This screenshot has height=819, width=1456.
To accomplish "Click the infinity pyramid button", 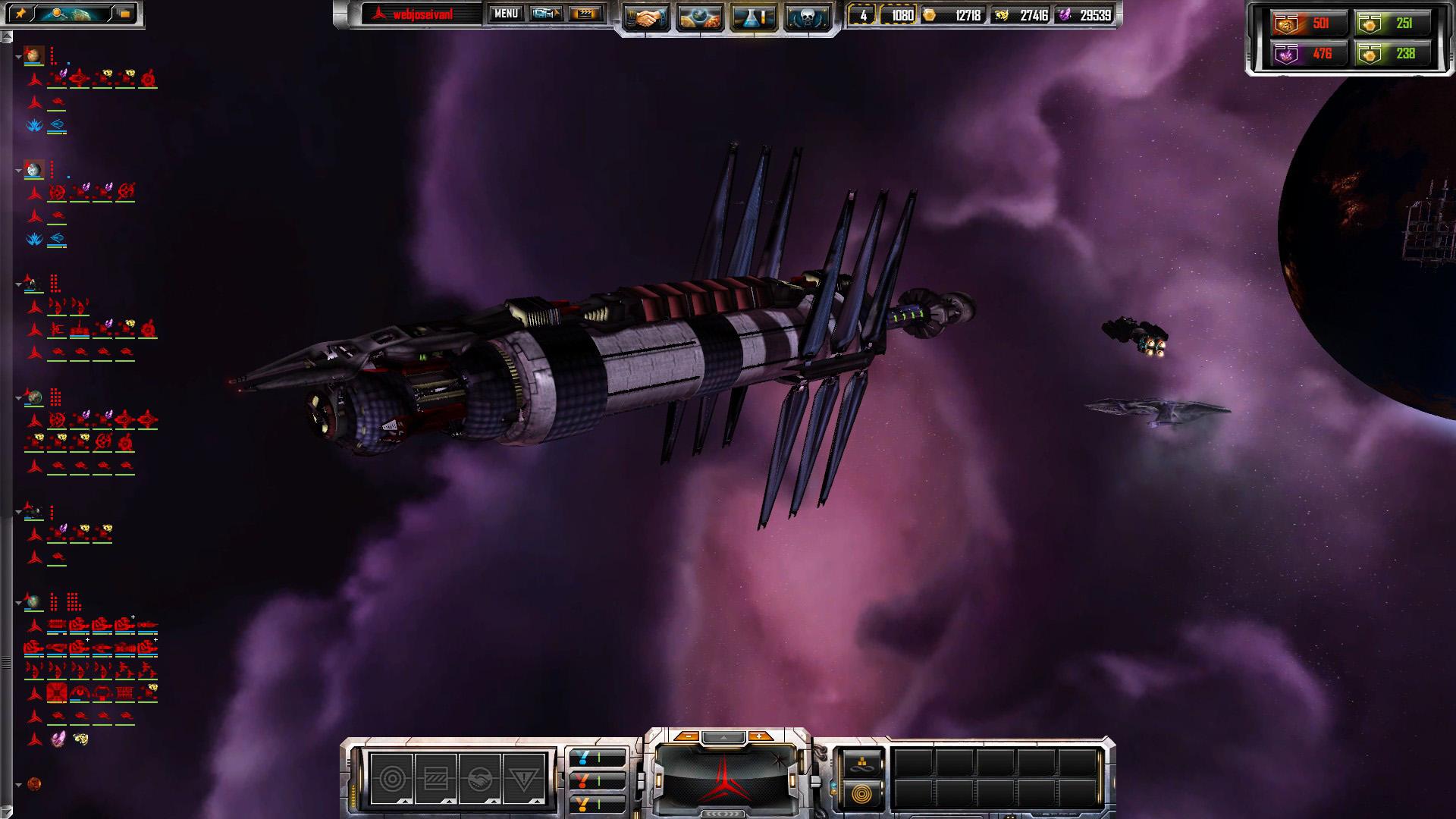I will (x=862, y=764).
